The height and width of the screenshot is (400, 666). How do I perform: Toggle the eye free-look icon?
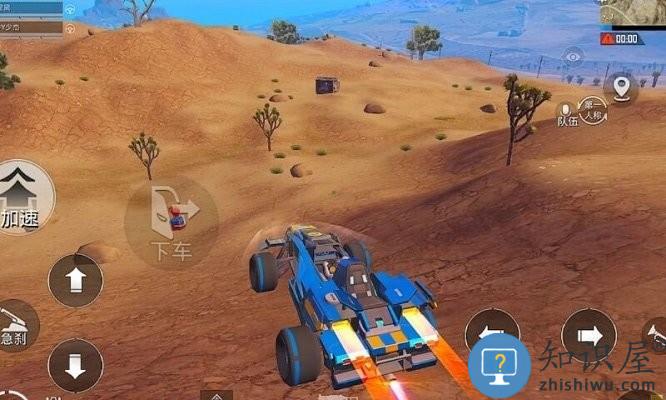pyautogui.click(x=573, y=58)
